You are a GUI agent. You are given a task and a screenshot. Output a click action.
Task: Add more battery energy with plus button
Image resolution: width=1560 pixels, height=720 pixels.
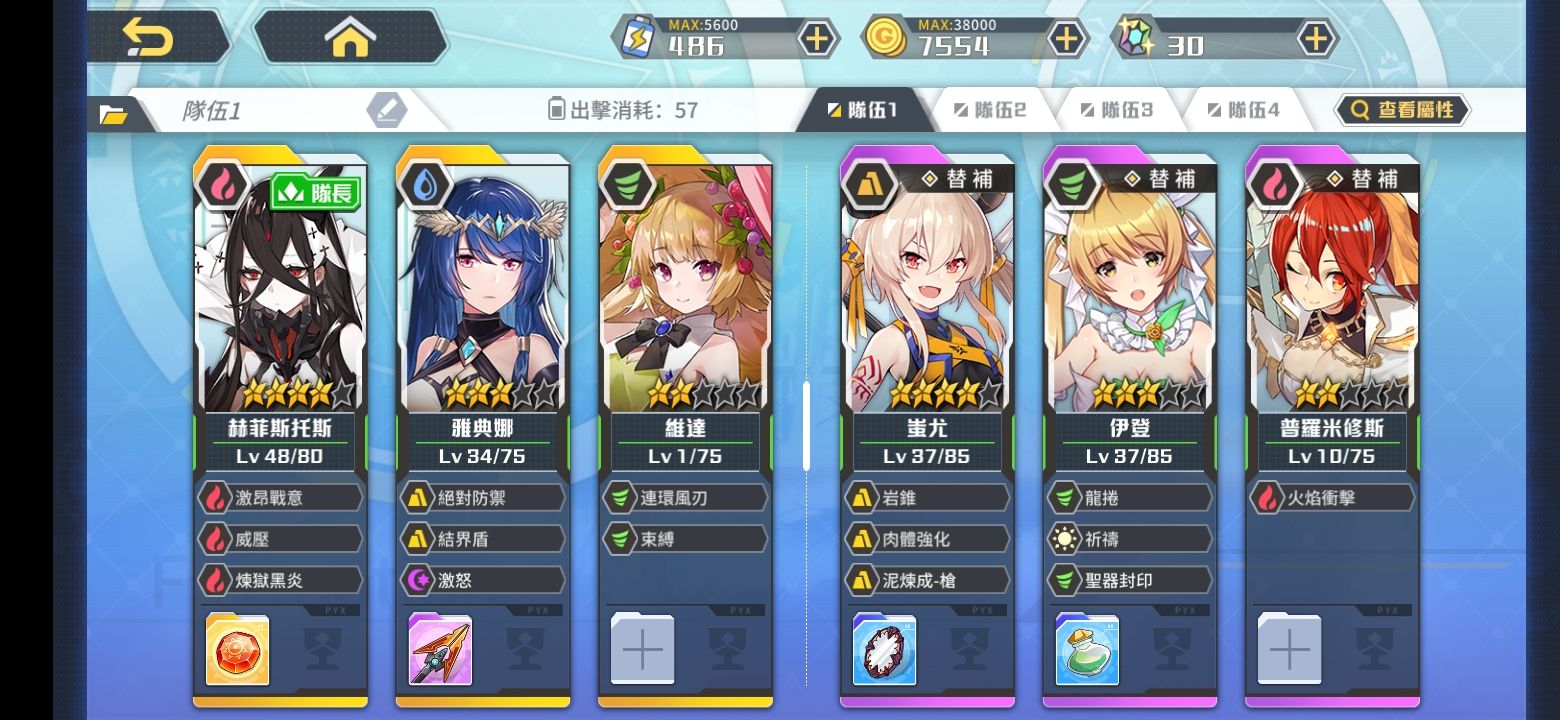point(817,39)
